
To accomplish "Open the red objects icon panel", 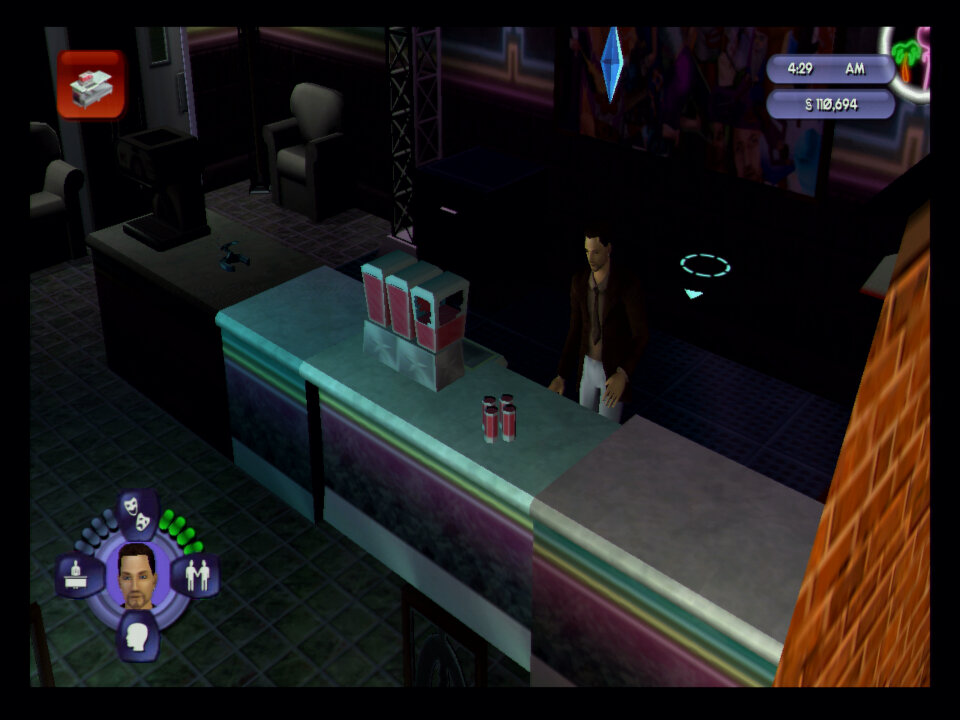I will [91, 85].
